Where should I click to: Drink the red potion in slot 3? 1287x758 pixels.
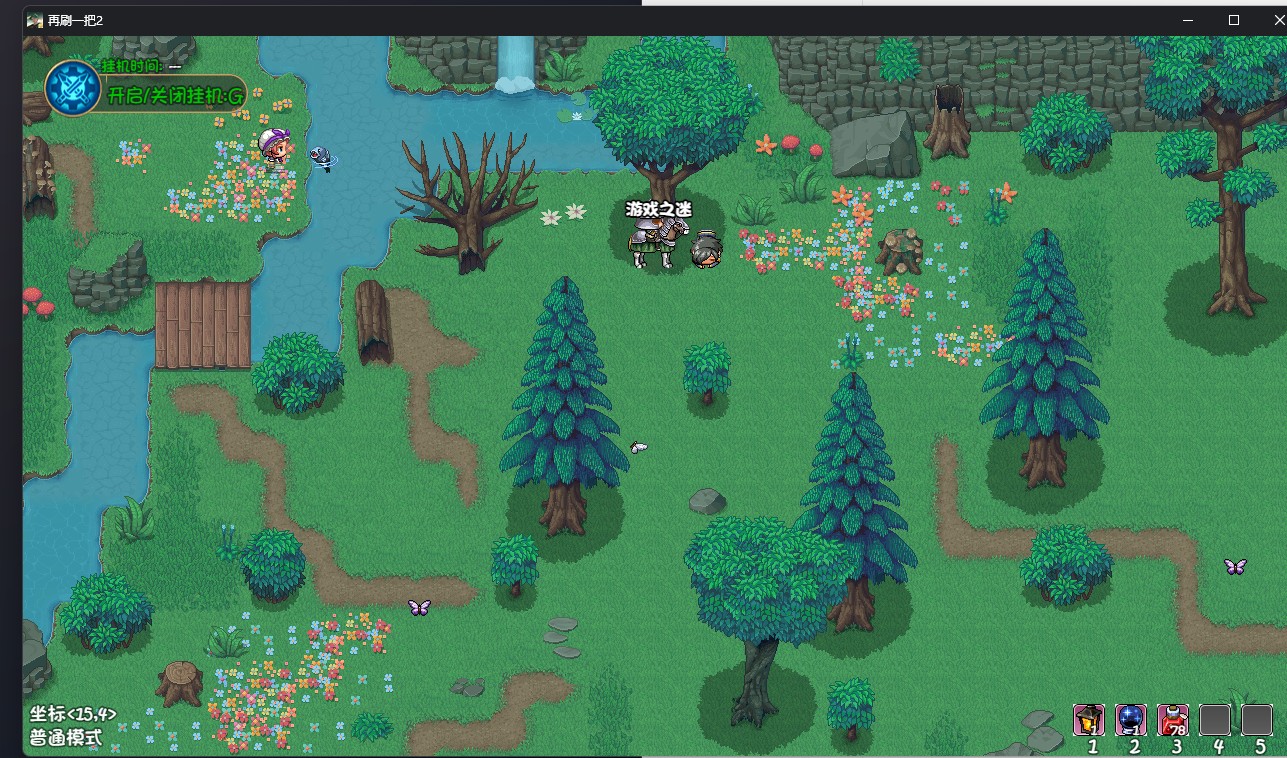(x=1173, y=719)
